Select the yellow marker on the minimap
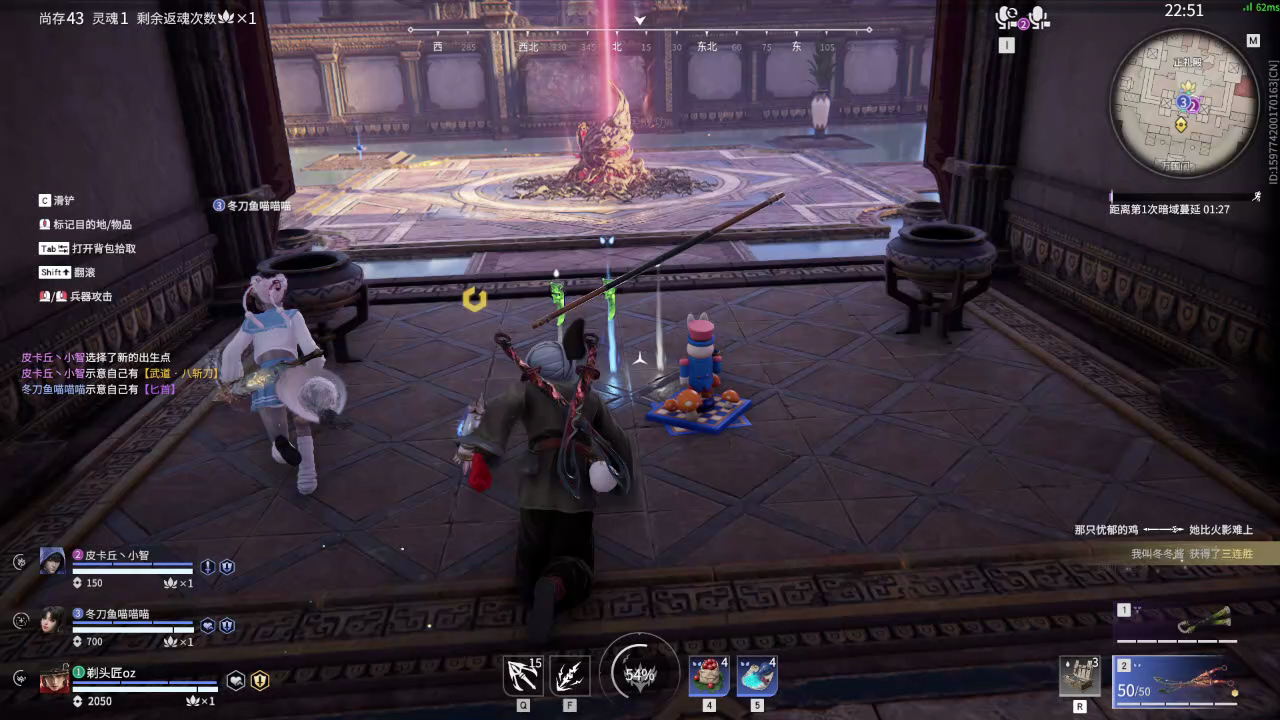This screenshot has height=720, width=1280. [x=1181, y=125]
